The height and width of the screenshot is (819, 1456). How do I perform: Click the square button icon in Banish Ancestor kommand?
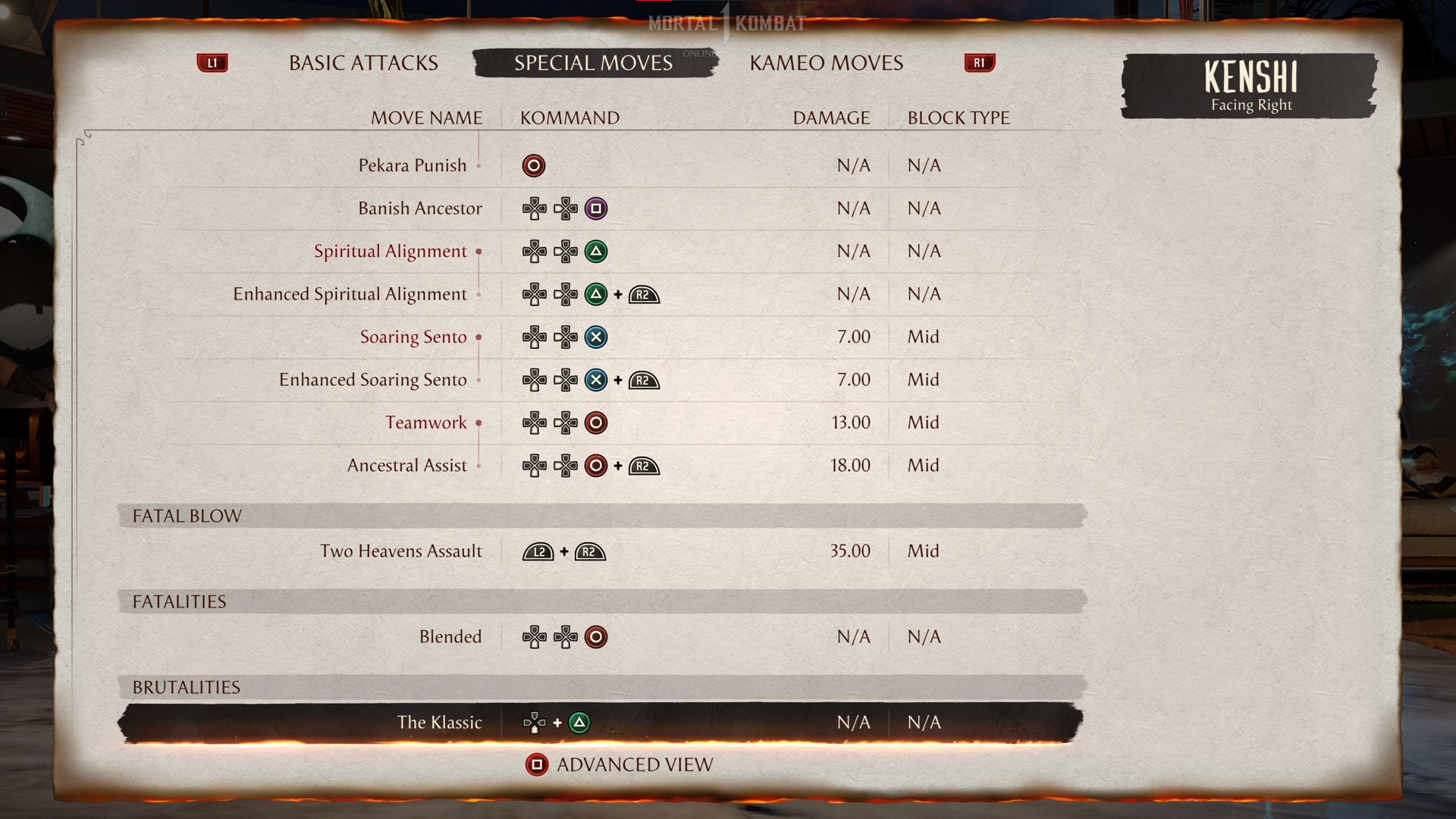point(596,209)
